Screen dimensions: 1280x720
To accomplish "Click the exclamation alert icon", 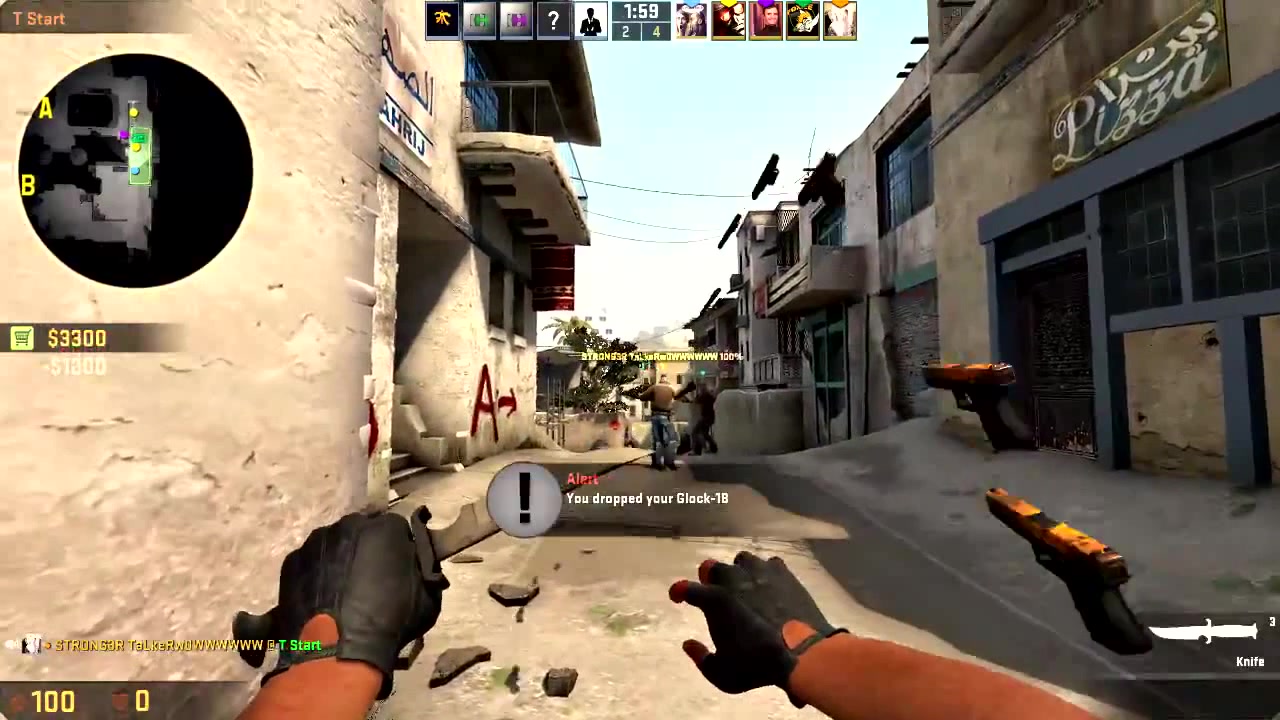I will point(523,500).
